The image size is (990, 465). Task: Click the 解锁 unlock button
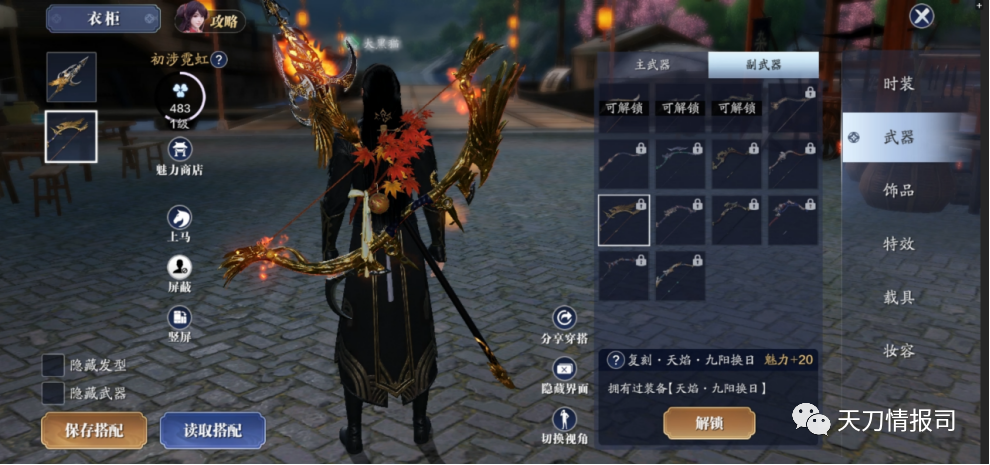tap(709, 423)
